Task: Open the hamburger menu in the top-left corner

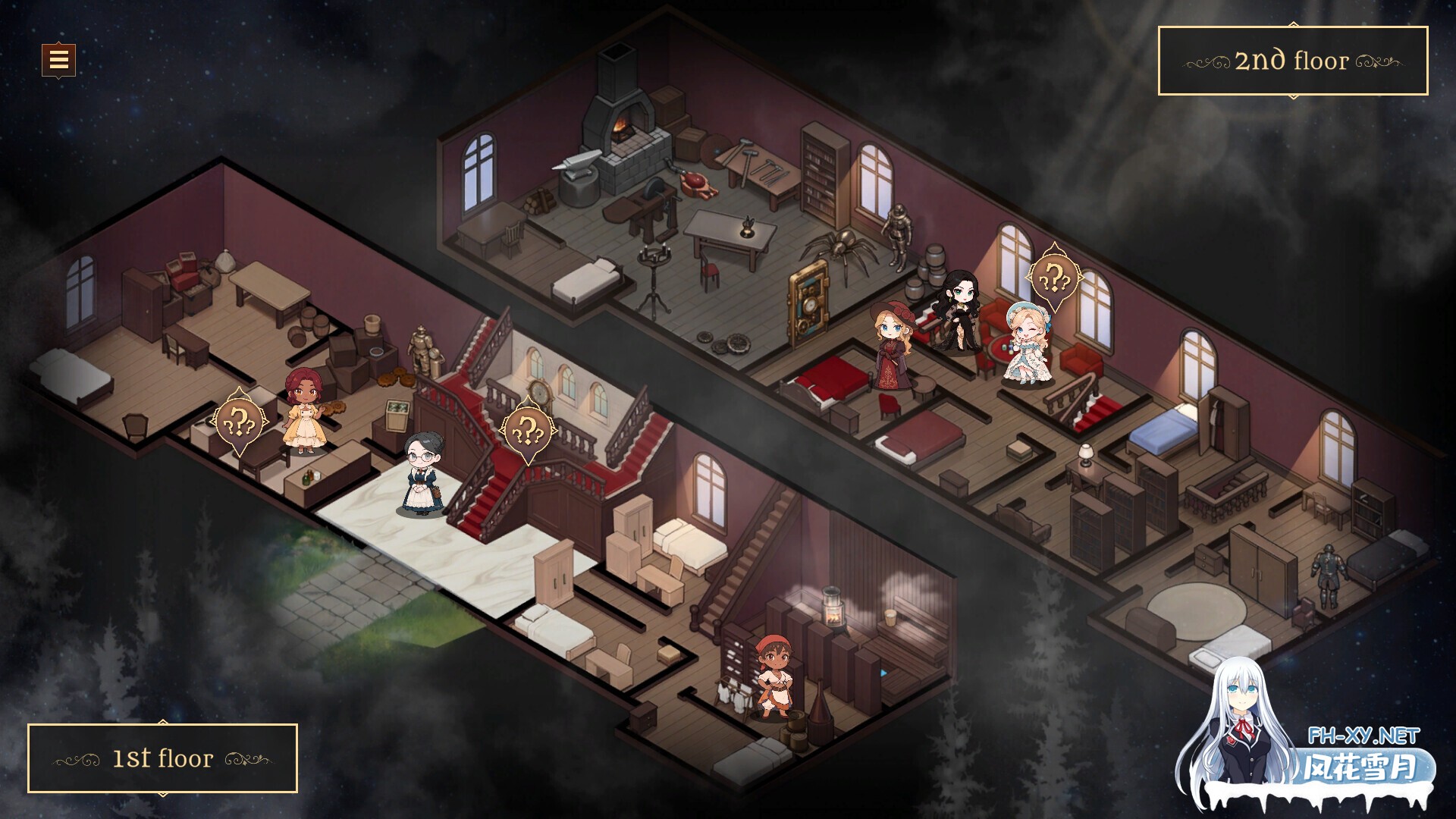Action: tap(59, 61)
